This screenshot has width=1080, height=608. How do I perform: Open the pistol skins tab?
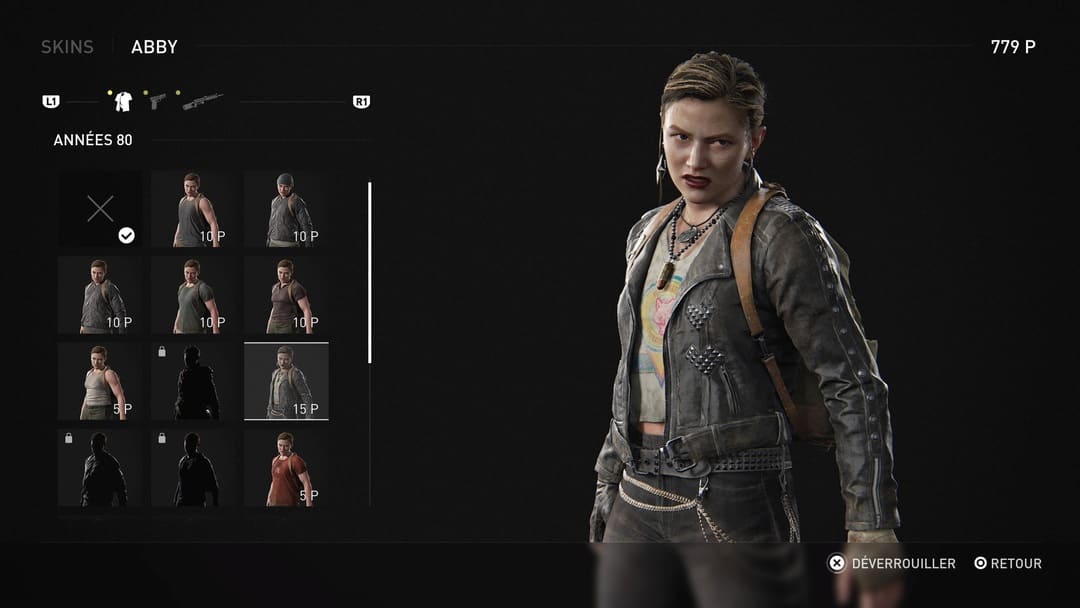(157, 101)
